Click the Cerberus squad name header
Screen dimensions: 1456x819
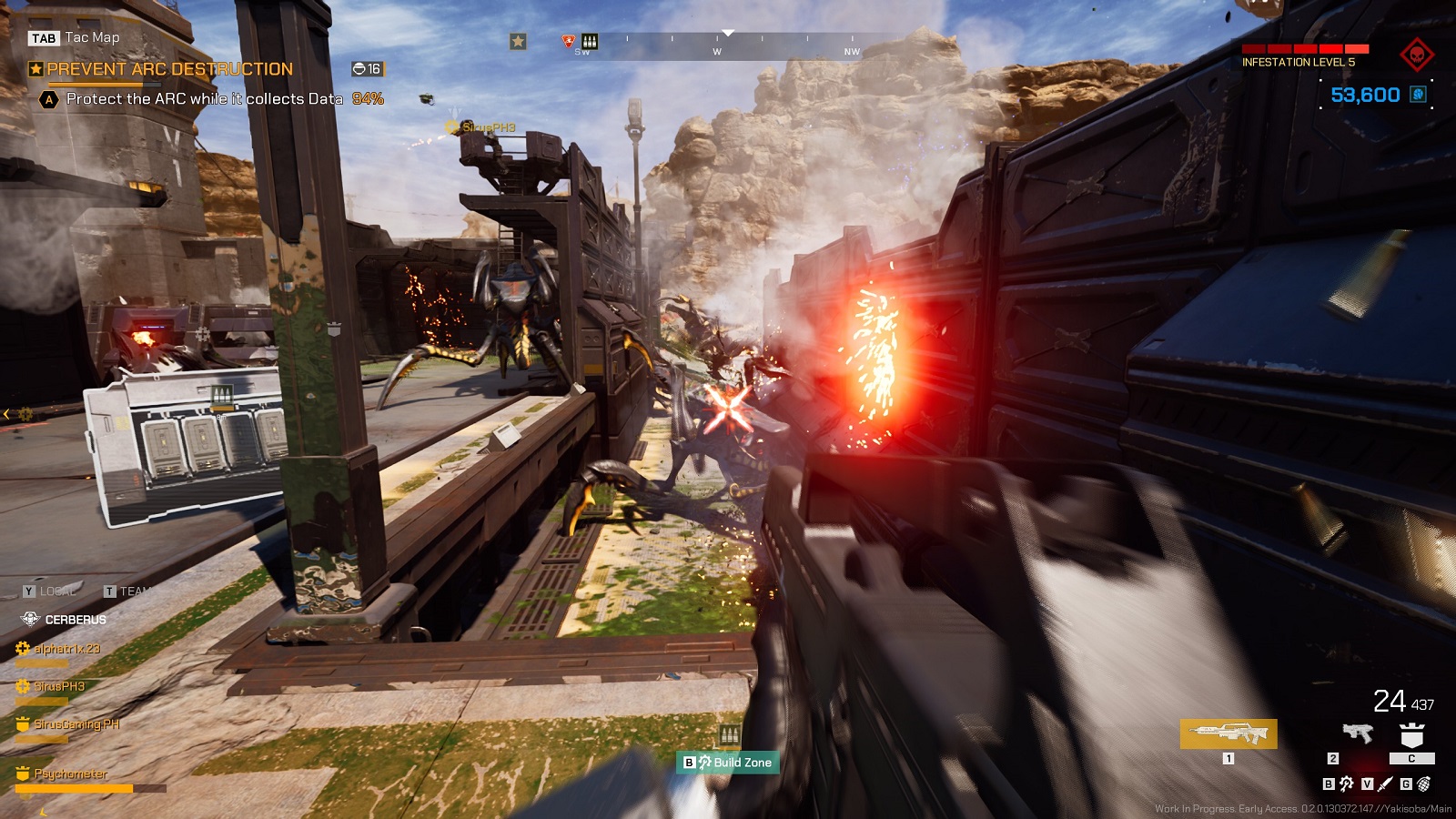(x=75, y=620)
